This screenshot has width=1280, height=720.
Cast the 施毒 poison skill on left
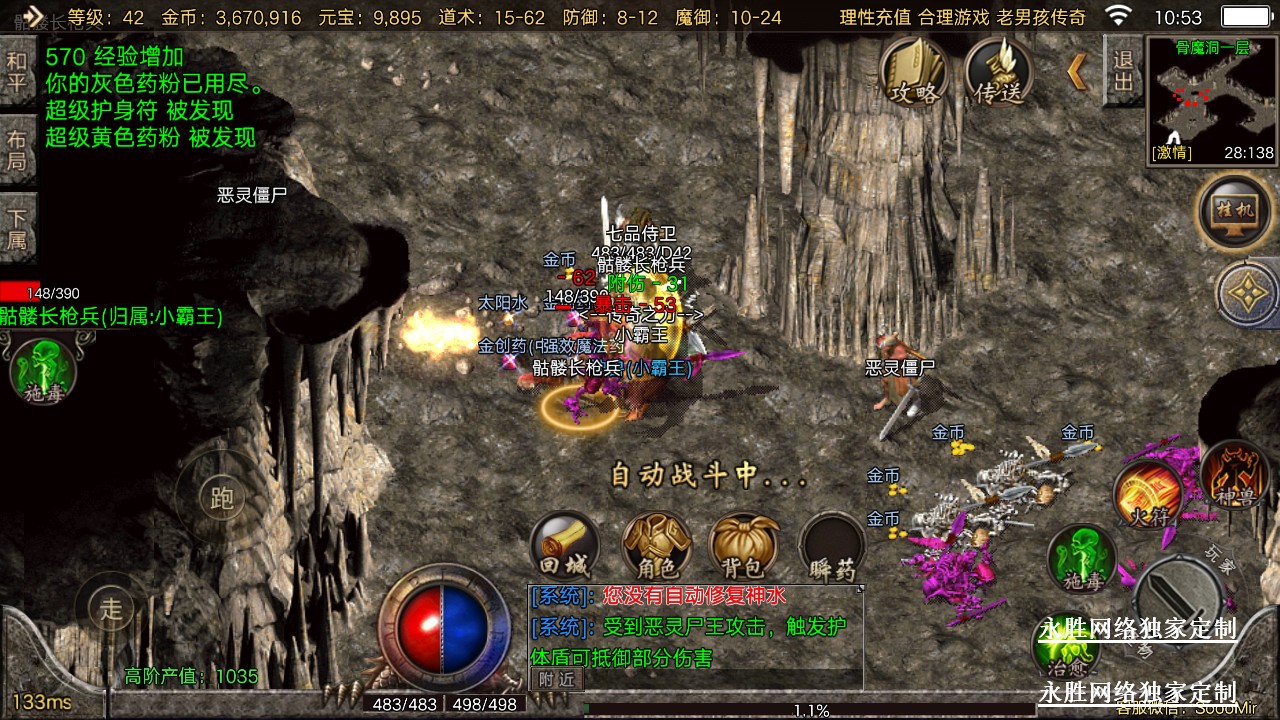(x=43, y=370)
